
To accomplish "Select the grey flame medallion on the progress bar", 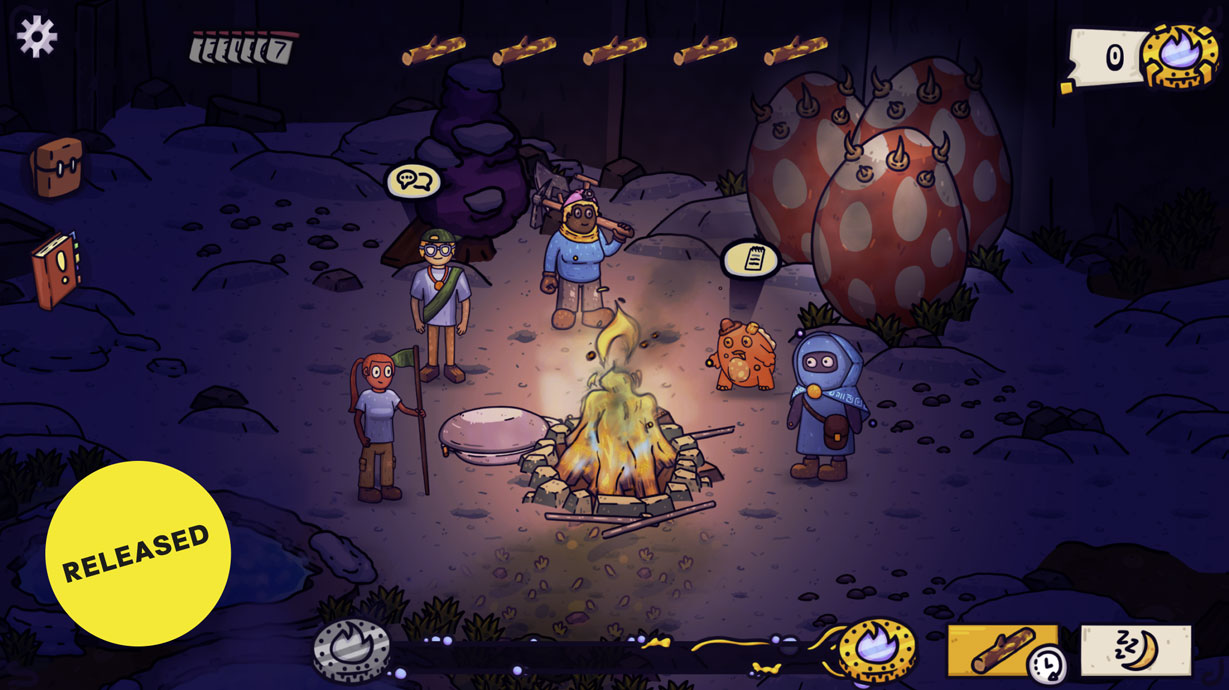I will point(351,651).
